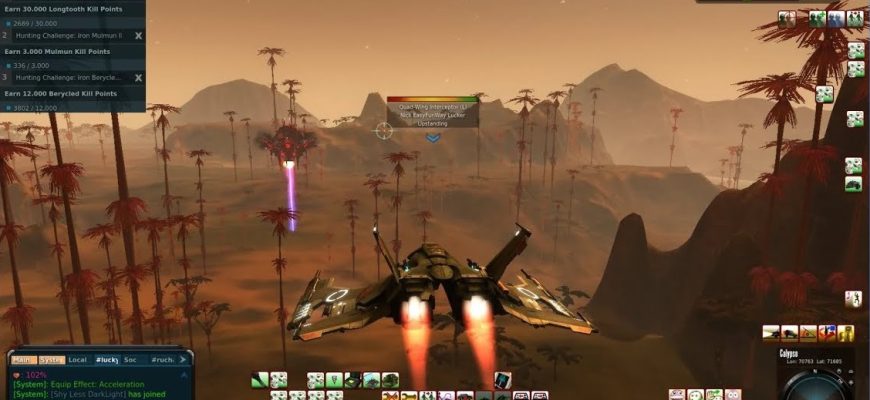The height and width of the screenshot is (400, 870).
Task: Click the green sword action icon on hotbar
Action: 260,380
